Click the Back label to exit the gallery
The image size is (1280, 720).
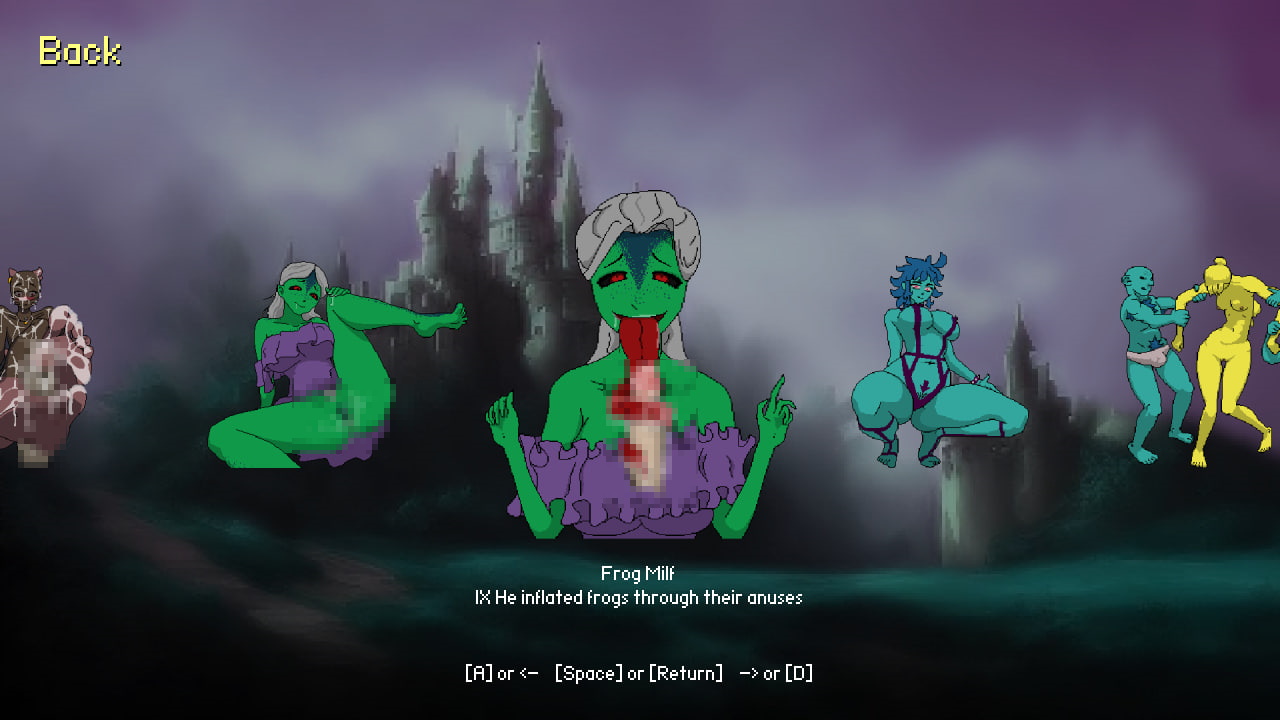pyautogui.click(x=79, y=52)
